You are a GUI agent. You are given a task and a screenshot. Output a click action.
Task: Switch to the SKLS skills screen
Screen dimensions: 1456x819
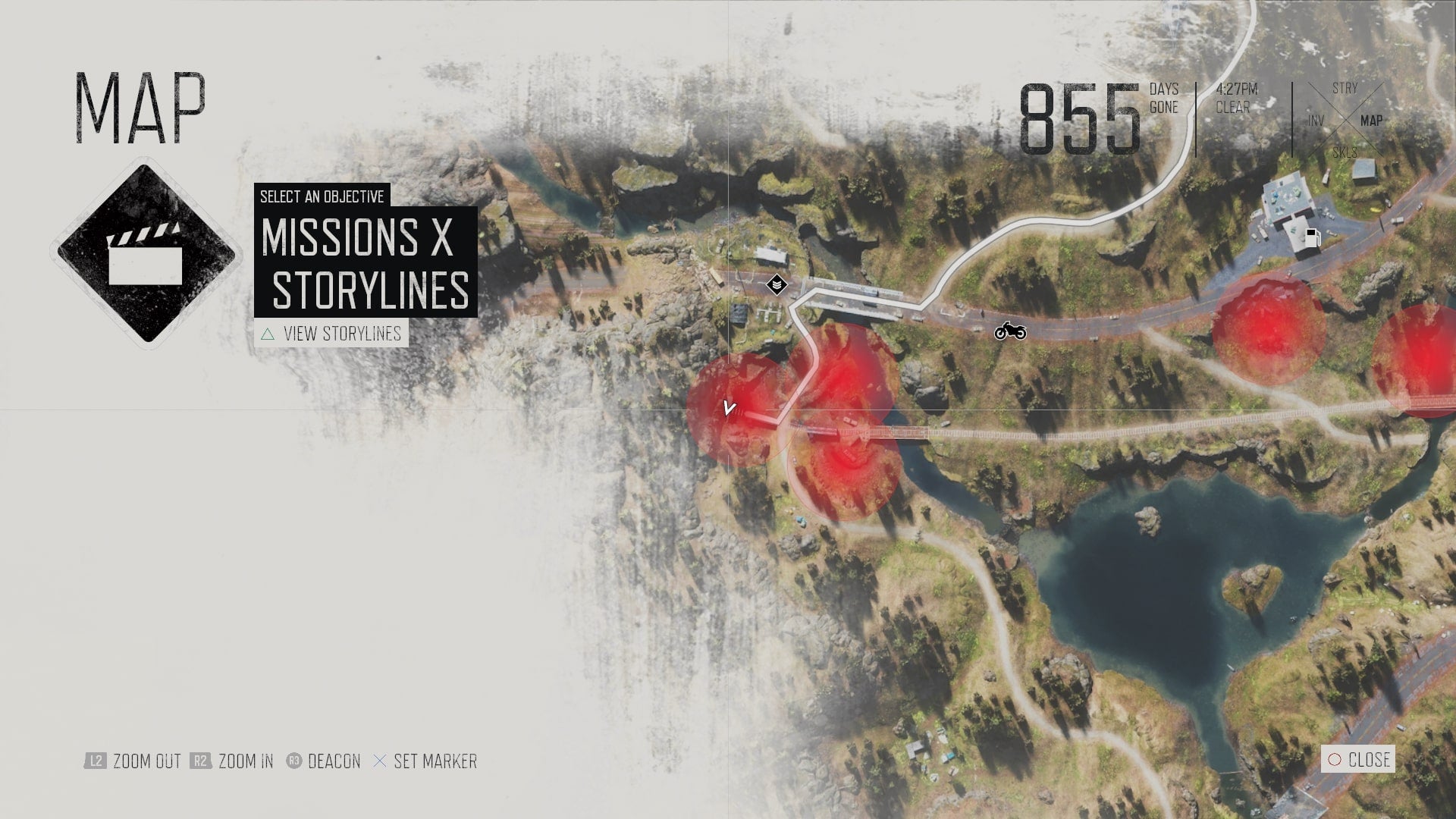(x=1345, y=152)
